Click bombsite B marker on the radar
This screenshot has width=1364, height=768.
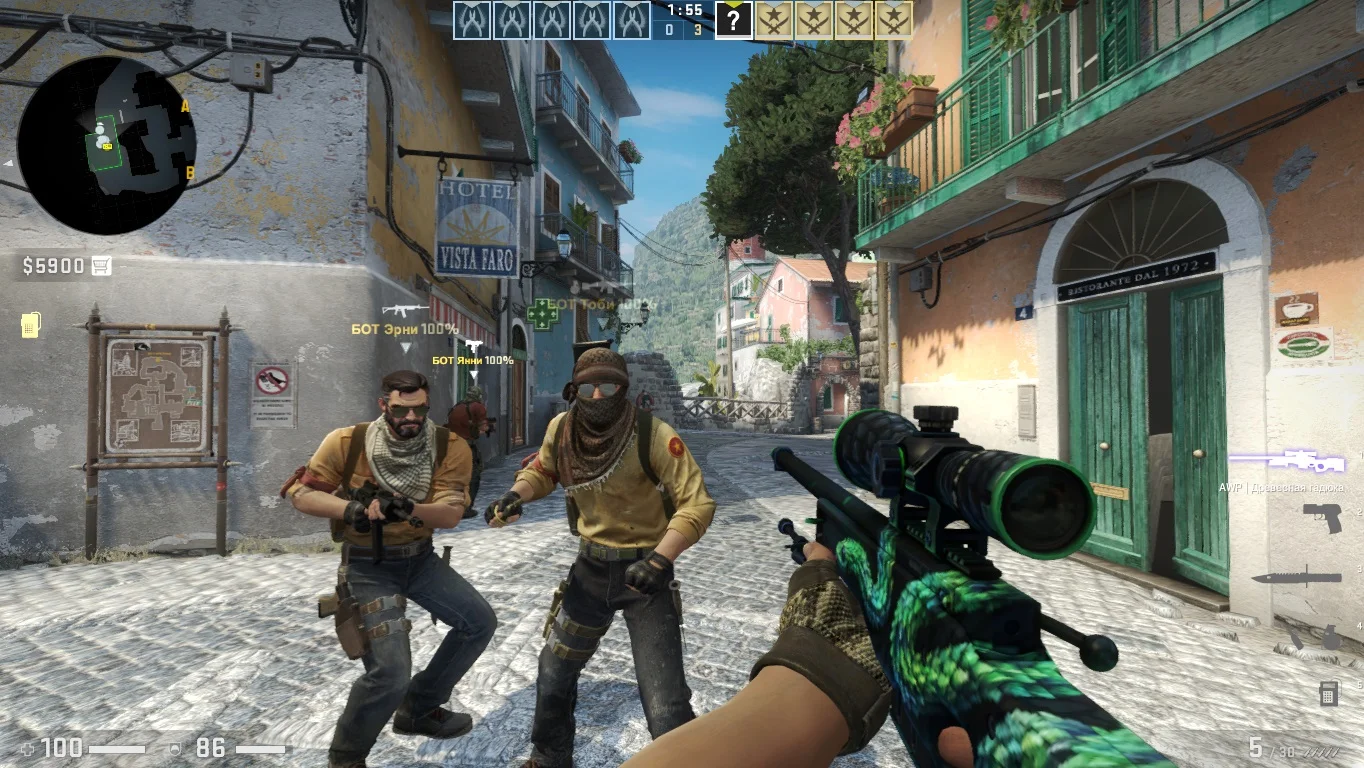(189, 172)
